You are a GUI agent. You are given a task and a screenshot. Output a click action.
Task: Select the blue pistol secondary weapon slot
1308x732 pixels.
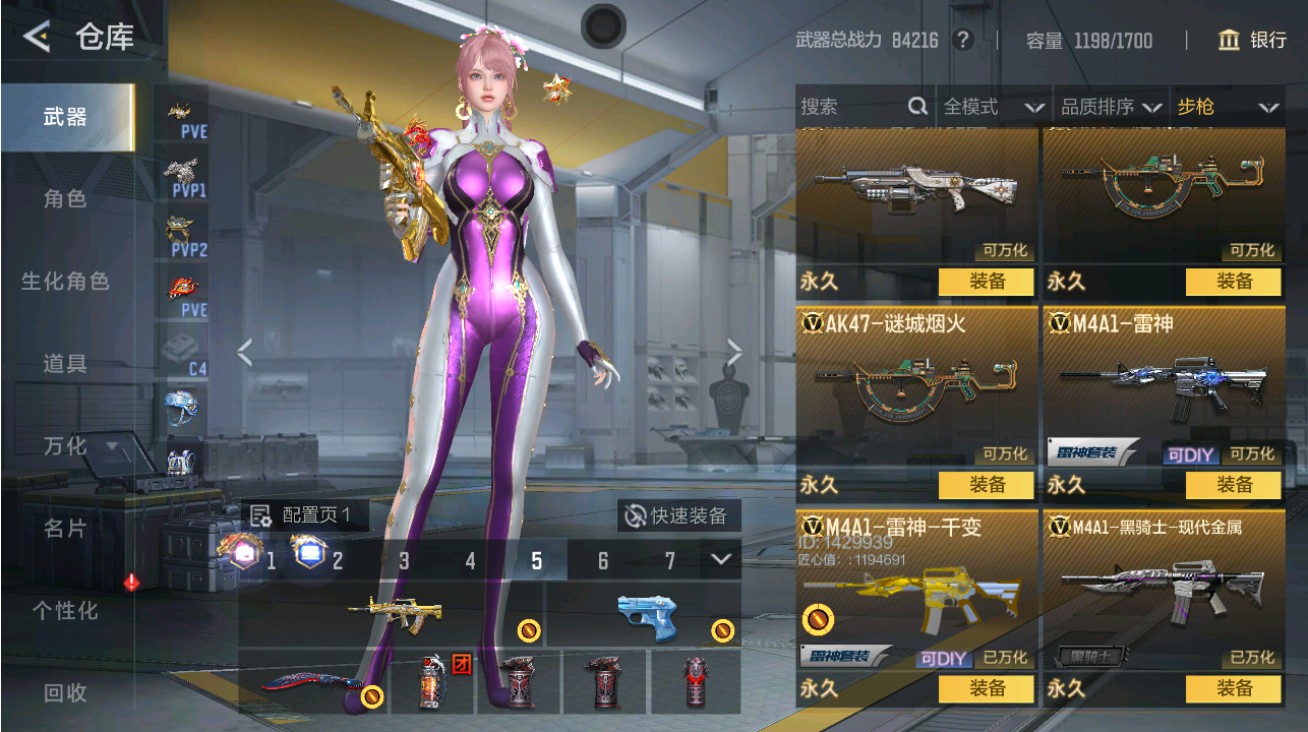646,614
